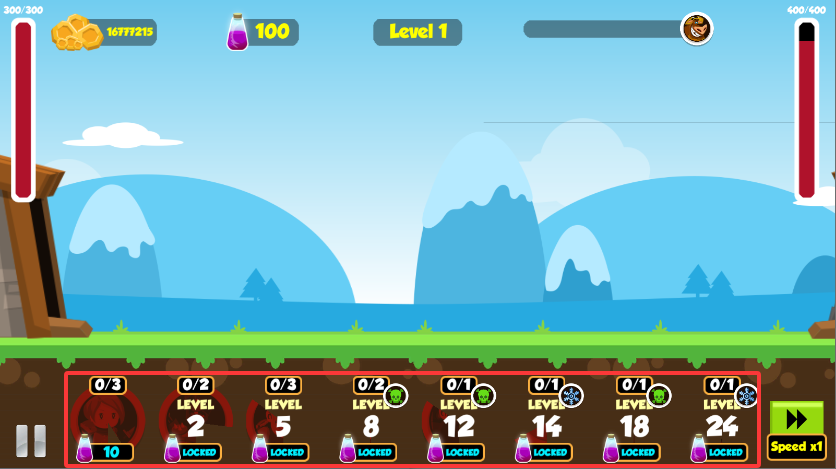Pause the game
Screen dimensions: 836x469
pos(31,441)
